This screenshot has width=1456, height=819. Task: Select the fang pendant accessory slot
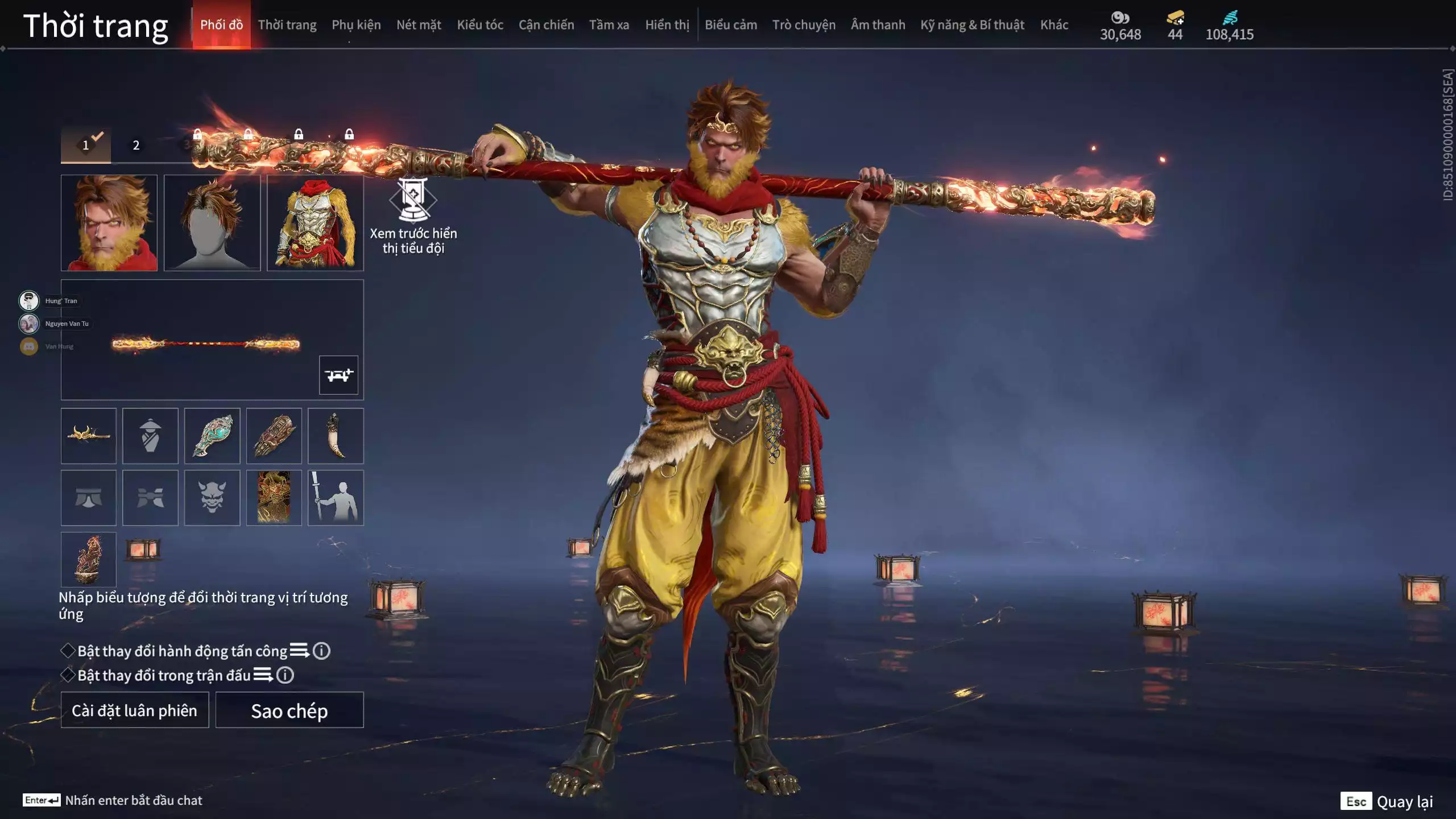pyautogui.click(x=336, y=436)
